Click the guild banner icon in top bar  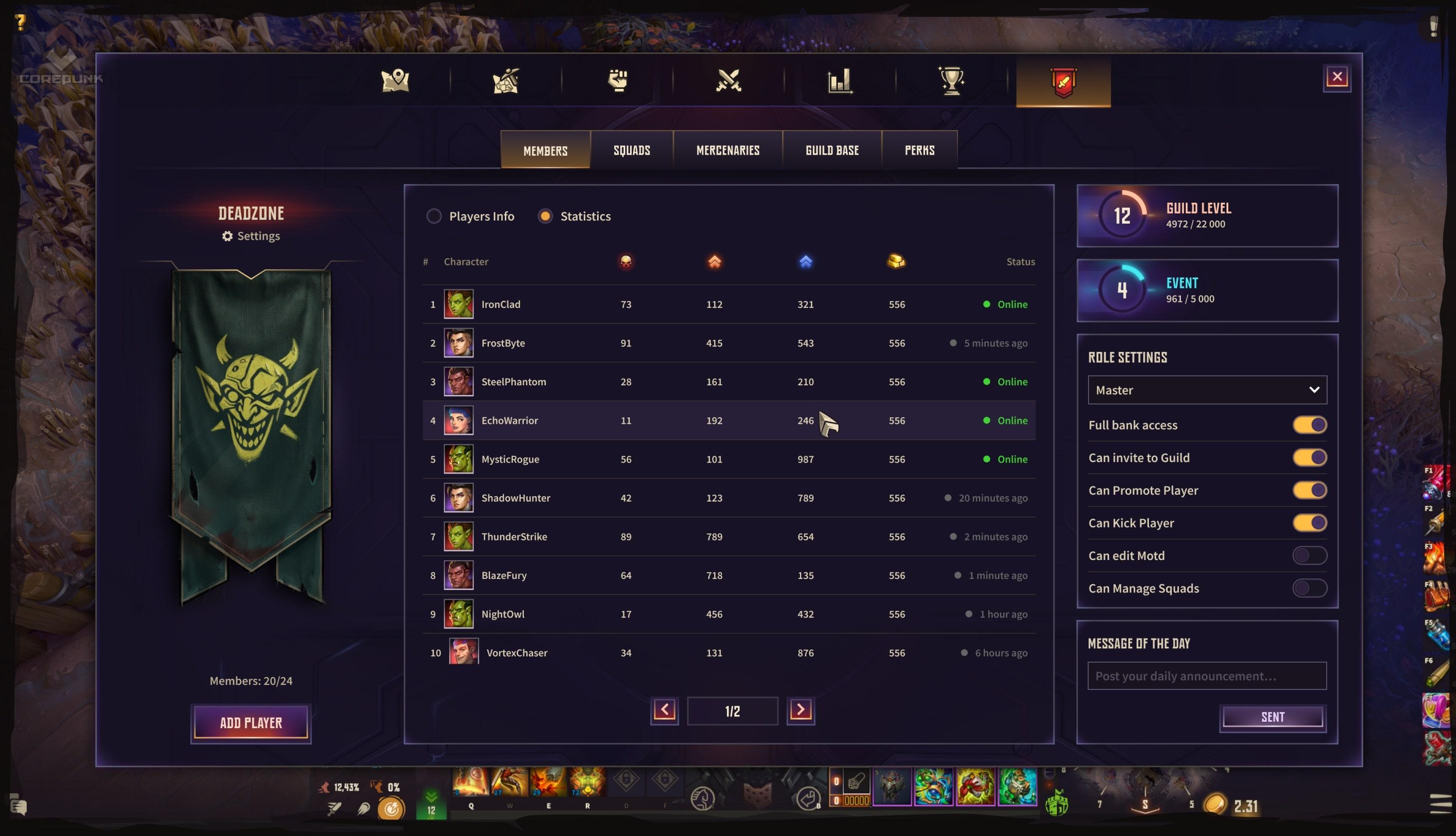[x=1063, y=81]
